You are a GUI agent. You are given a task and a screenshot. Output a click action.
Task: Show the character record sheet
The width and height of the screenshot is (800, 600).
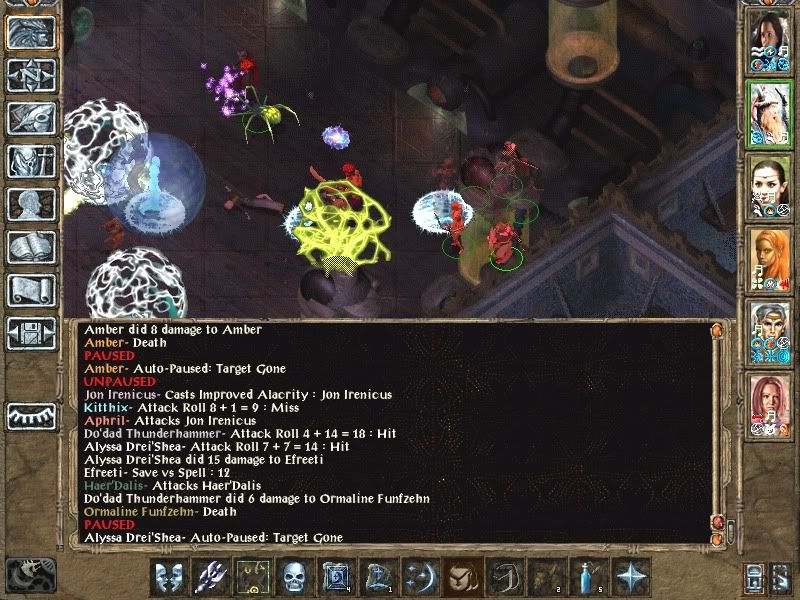click(x=30, y=203)
